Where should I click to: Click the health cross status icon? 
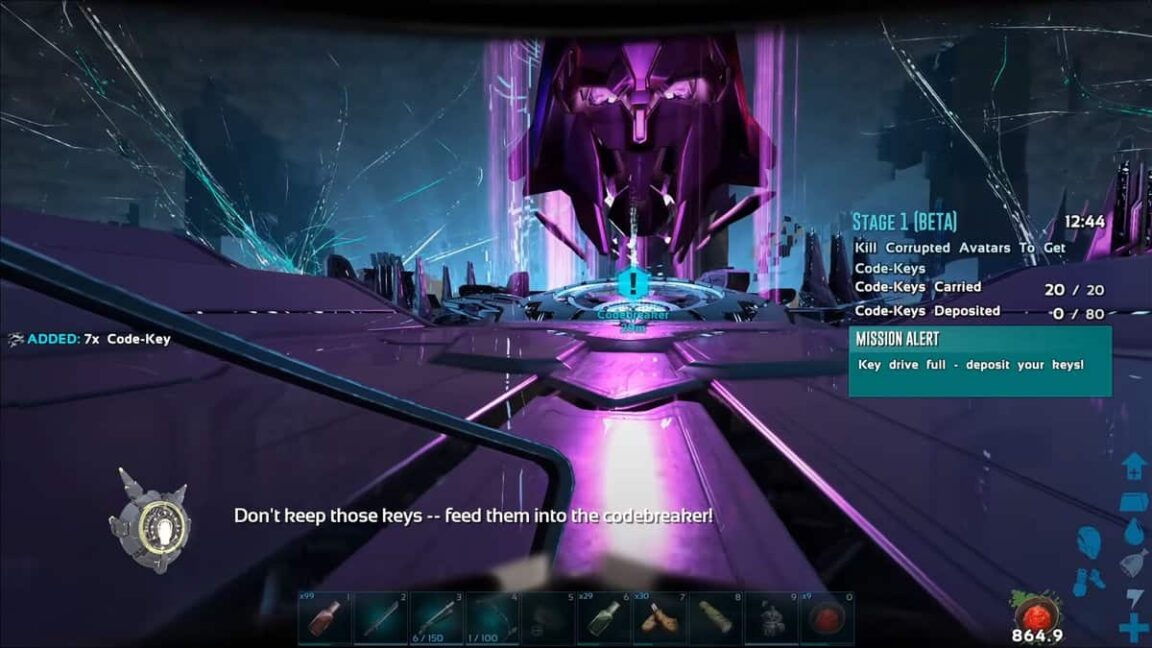click(1133, 629)
